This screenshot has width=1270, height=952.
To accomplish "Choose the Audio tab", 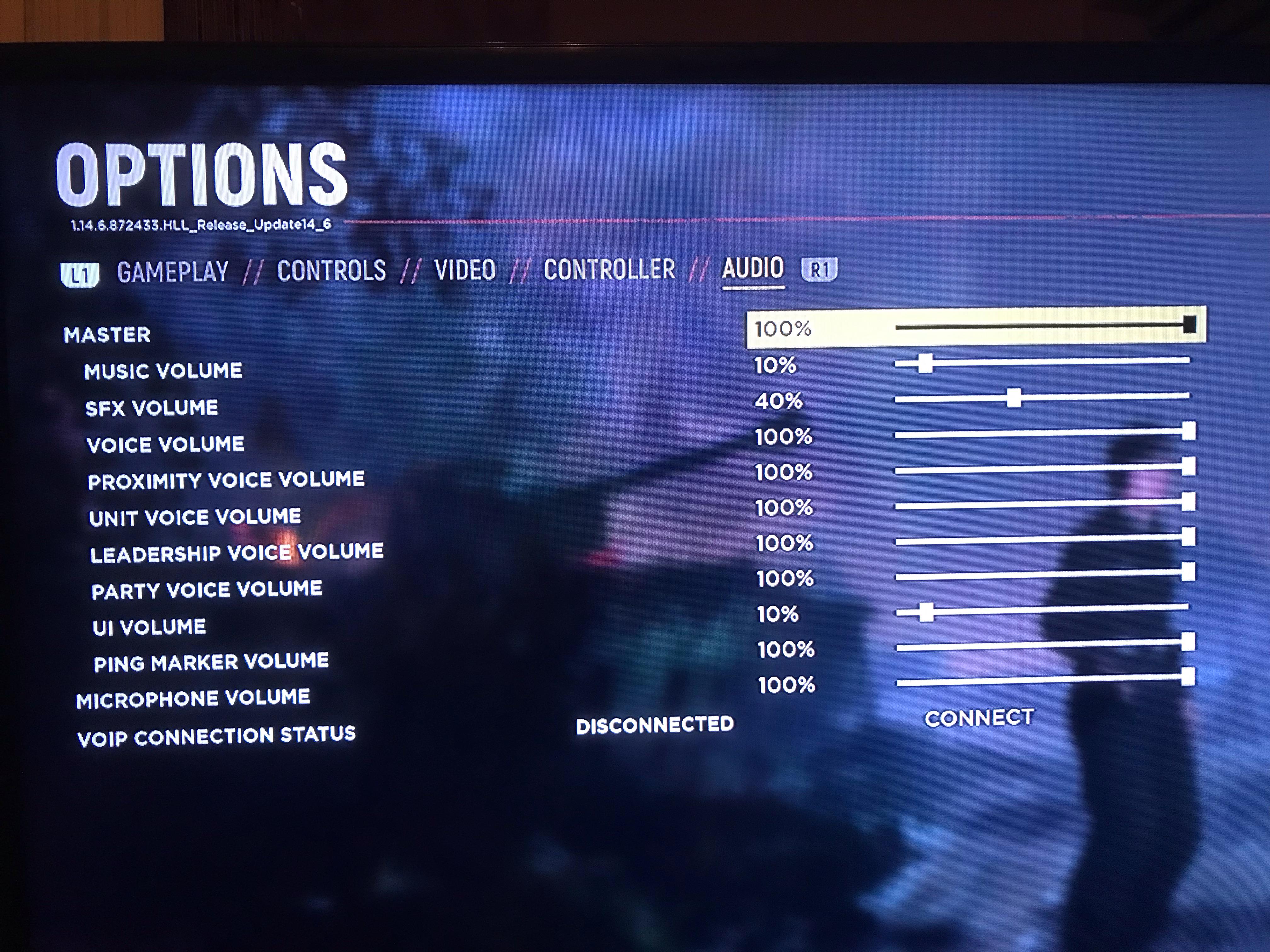I will tap(753, 268).
